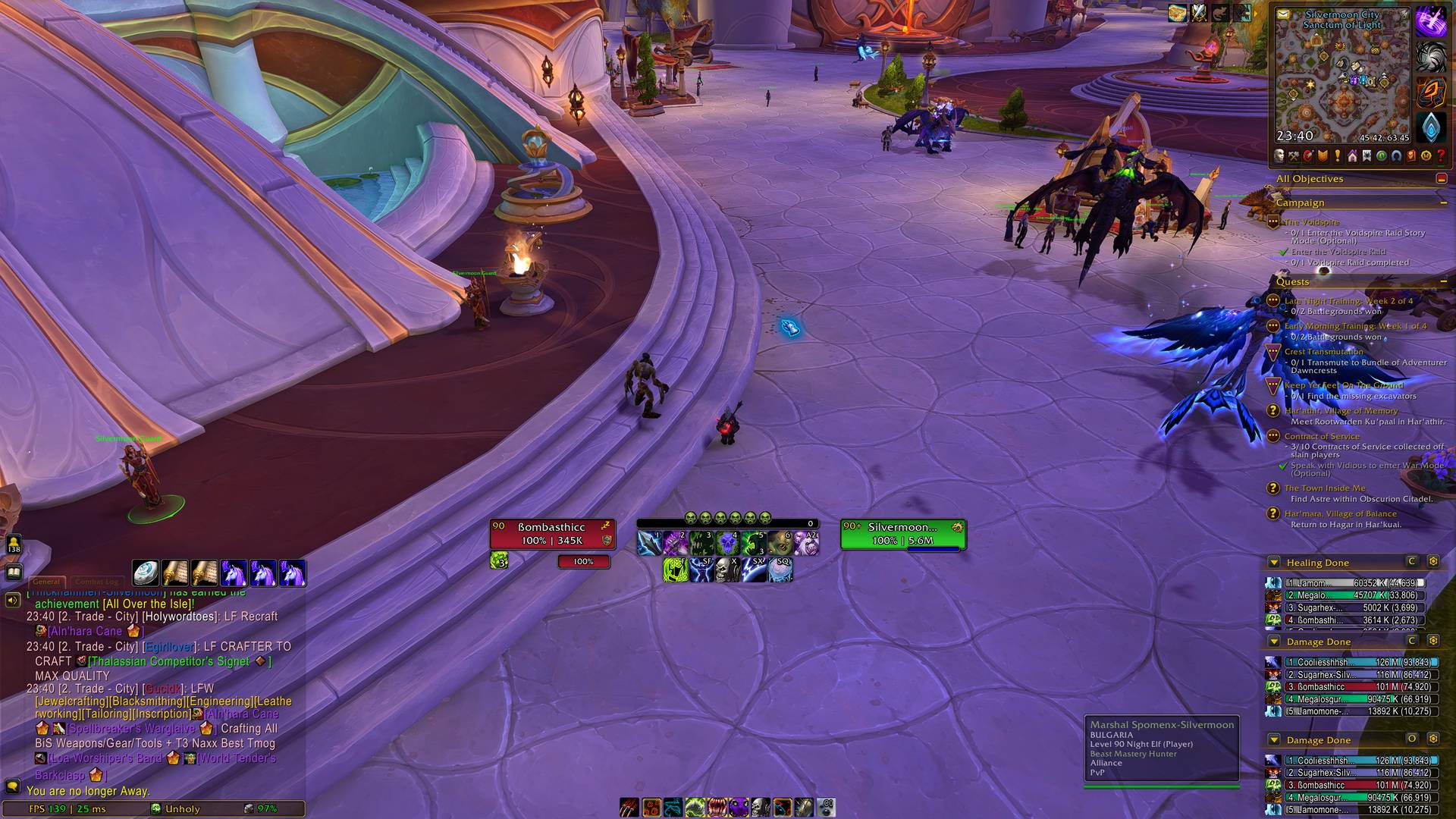Activate the purple skull ability in slot 4
The height and width of the screenshot is (819, 1456).
click(x=727, y=543)
